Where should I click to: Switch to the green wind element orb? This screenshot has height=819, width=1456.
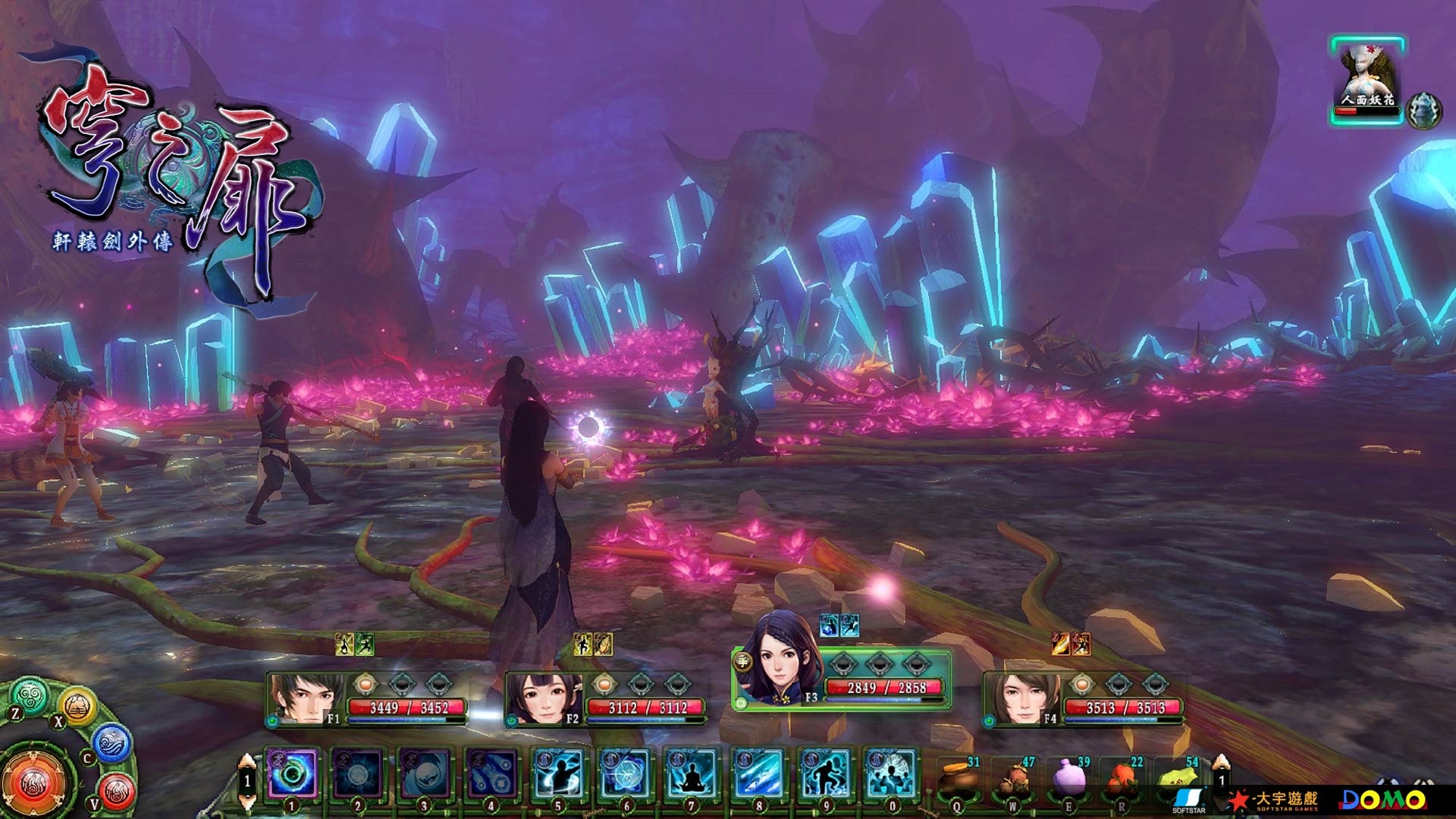point(30,697)
